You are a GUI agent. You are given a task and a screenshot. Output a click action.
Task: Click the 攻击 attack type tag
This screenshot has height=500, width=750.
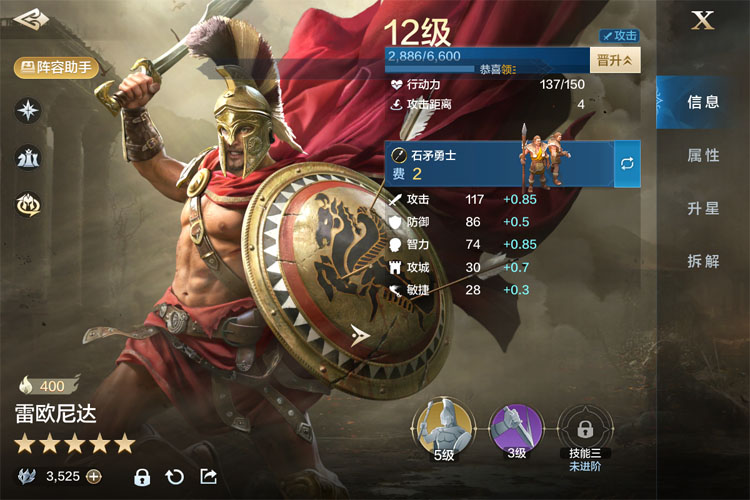[619, 35]
